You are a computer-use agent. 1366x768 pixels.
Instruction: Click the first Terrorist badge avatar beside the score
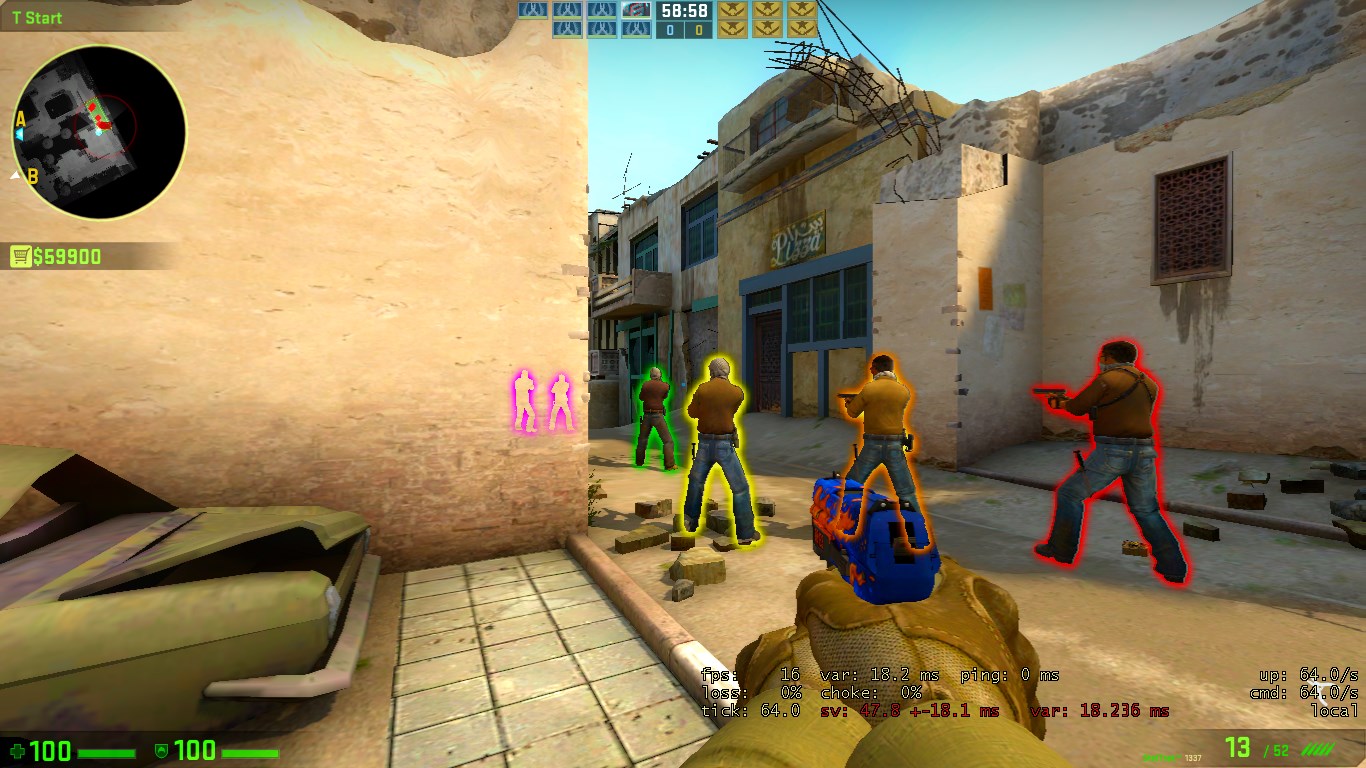[732, 11]
